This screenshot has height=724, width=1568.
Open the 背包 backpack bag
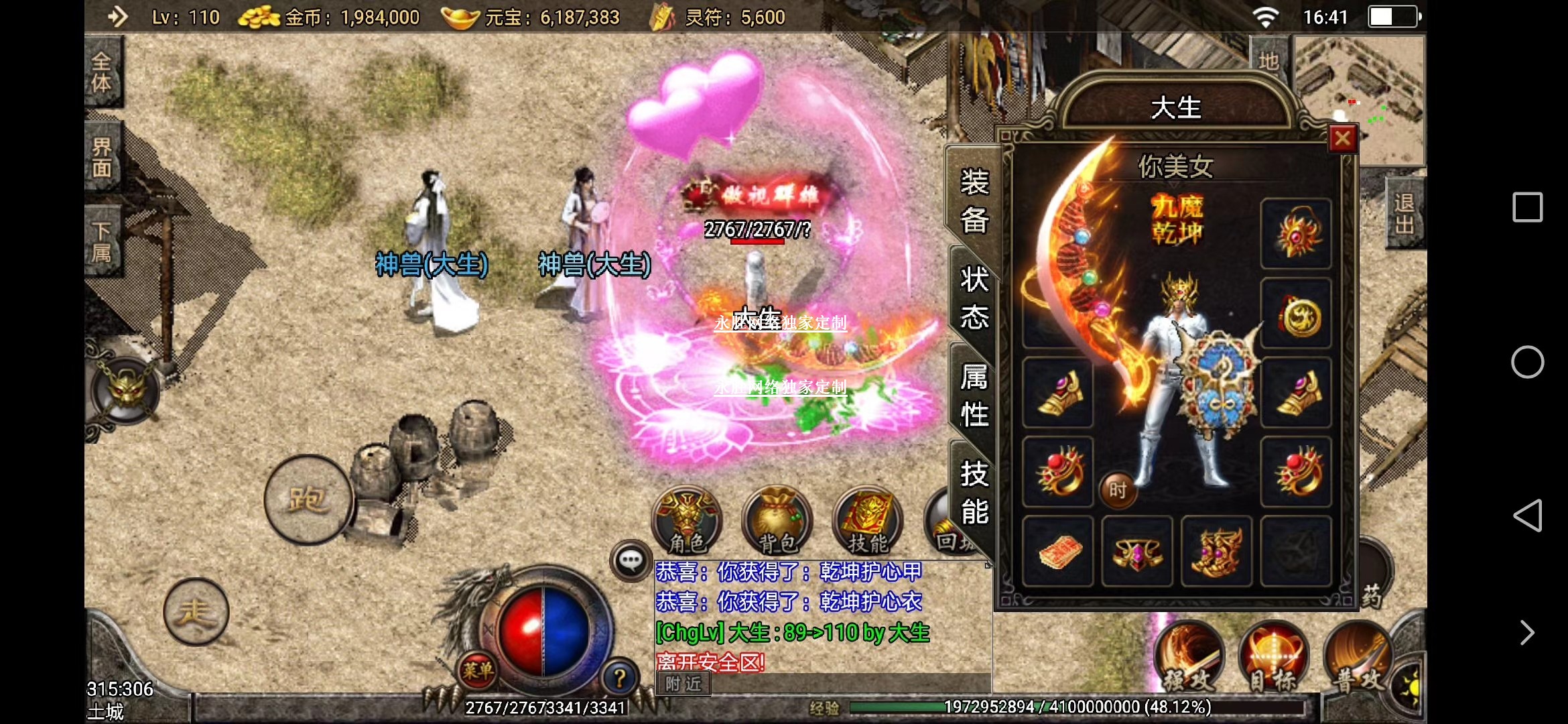click(x=777, y=521)
